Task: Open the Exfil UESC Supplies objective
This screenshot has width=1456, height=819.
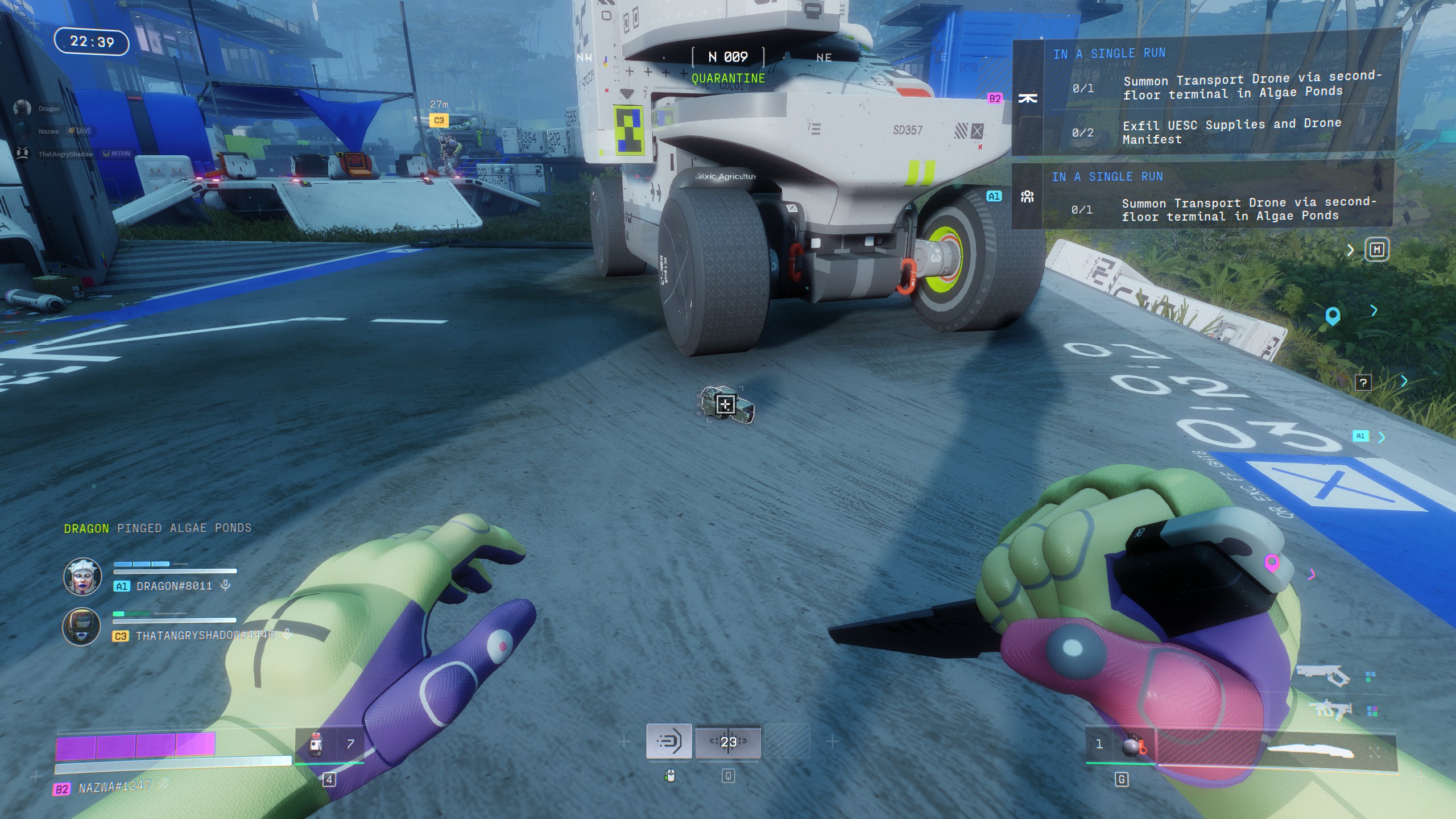Action: (1231, 132)
